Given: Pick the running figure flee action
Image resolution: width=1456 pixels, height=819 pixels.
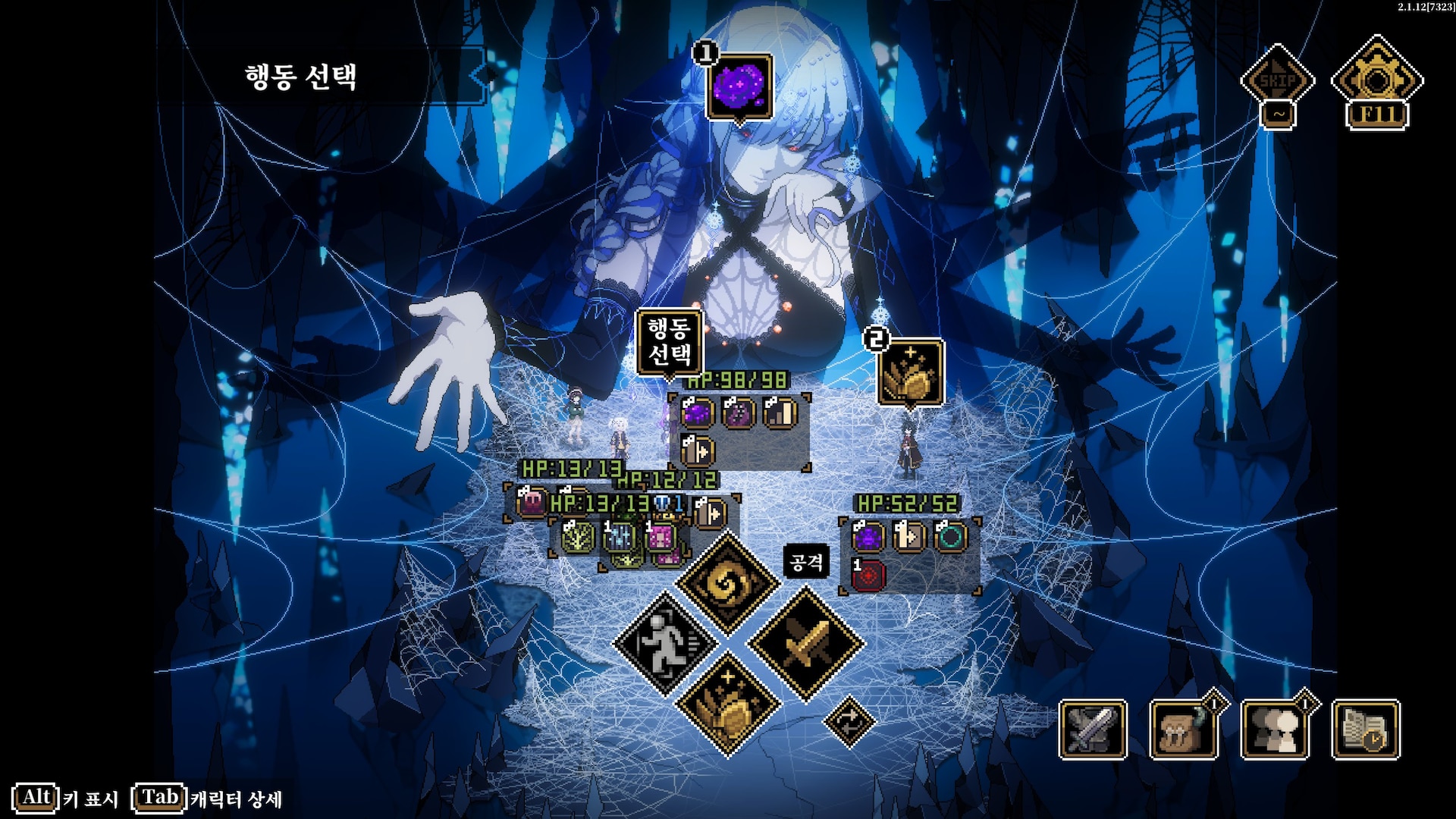Looking at the screenshot, I should pos(665,644).
